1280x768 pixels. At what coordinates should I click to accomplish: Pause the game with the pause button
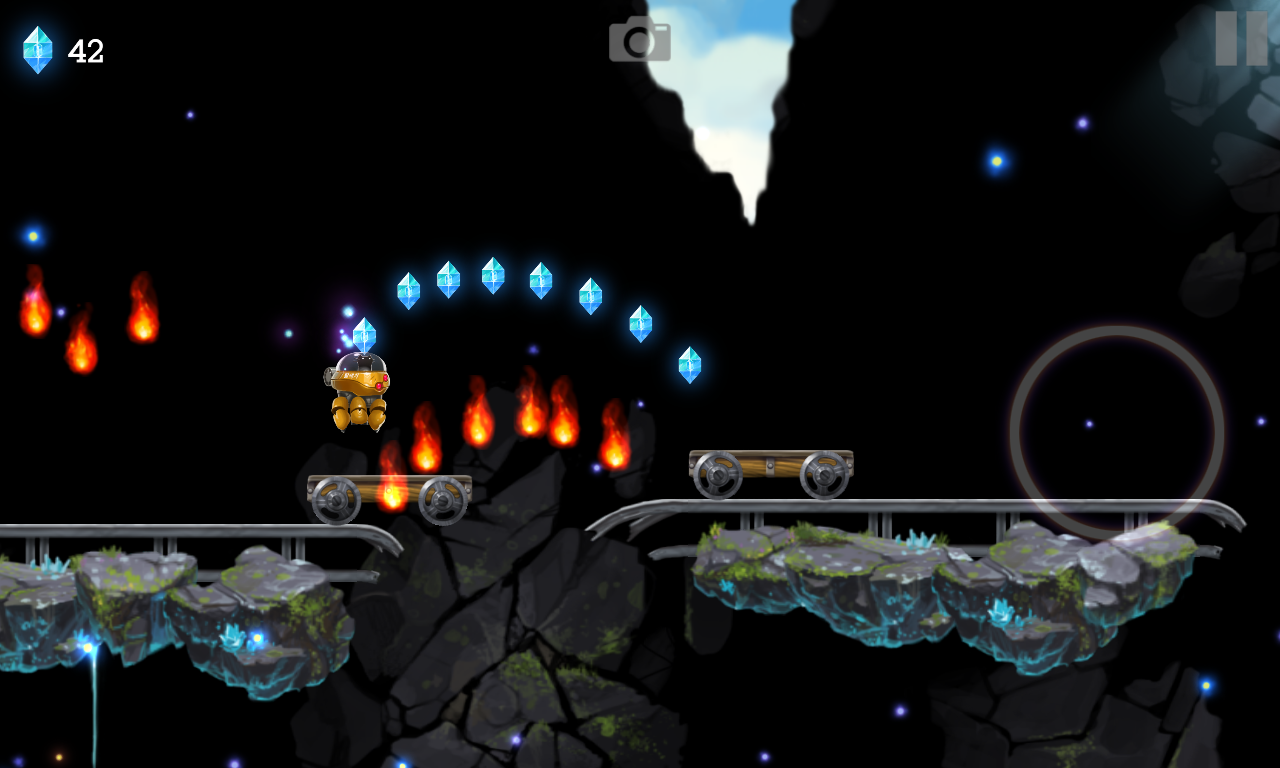click(x=1241, y=39)
